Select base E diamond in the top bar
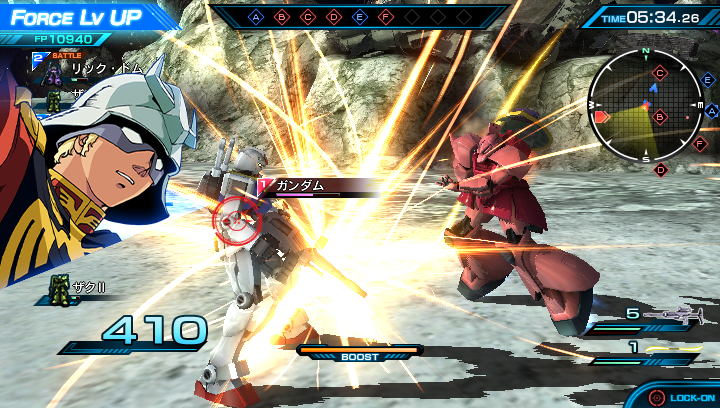 pyautogui.click(x=360, y=17)
